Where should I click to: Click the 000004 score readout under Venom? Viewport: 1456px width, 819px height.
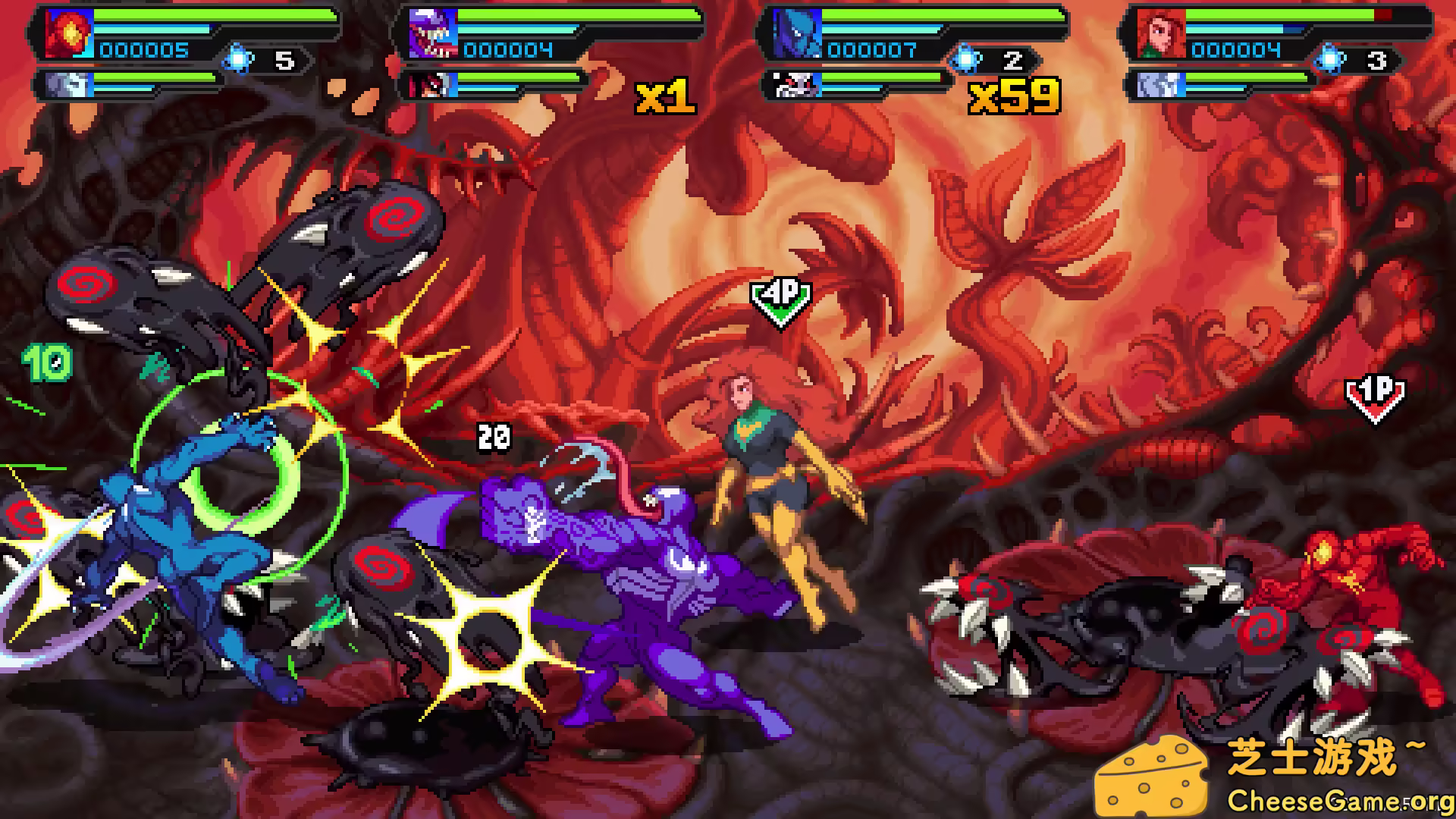(x=508, y=50)
